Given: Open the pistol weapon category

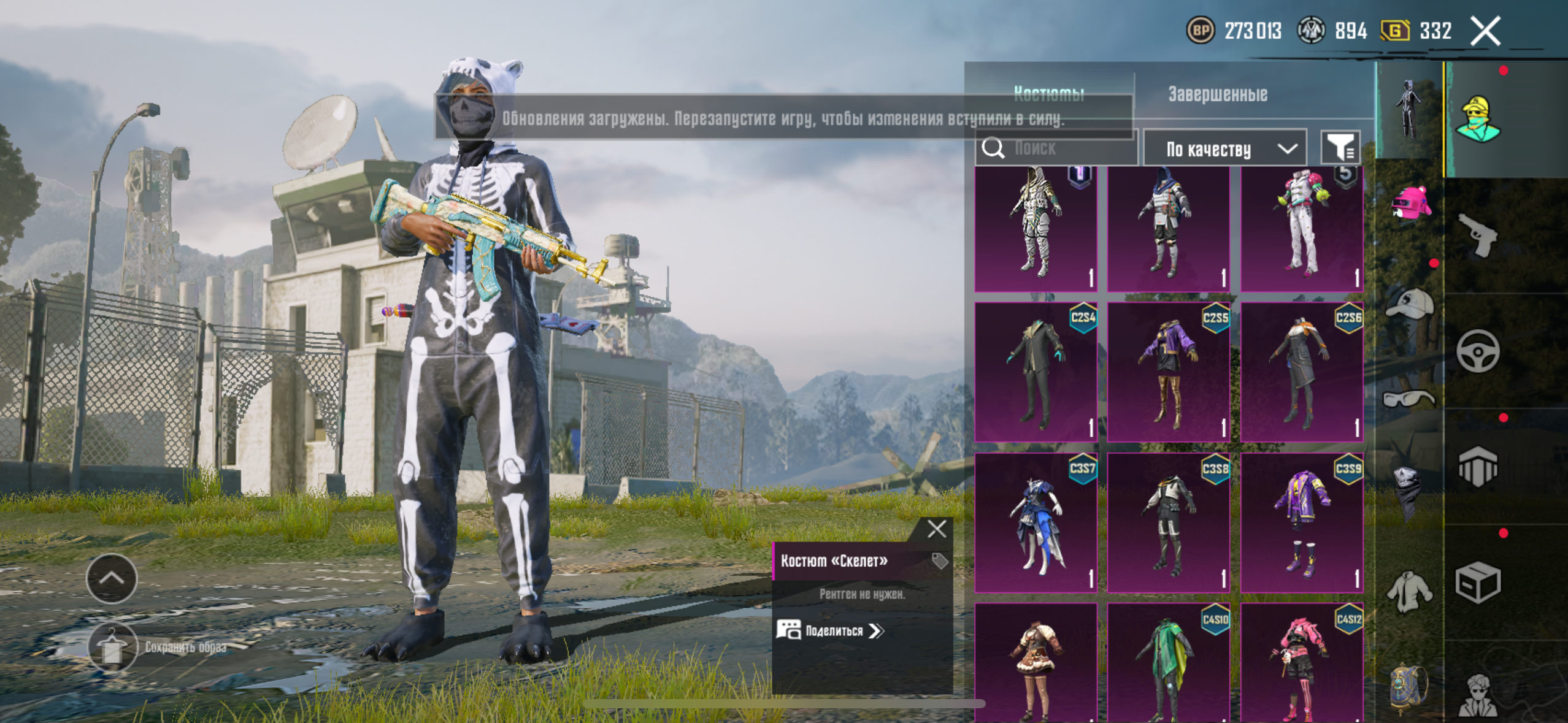Looking at the screenshot, I should pyautogui.click(x=1478, y=235).
